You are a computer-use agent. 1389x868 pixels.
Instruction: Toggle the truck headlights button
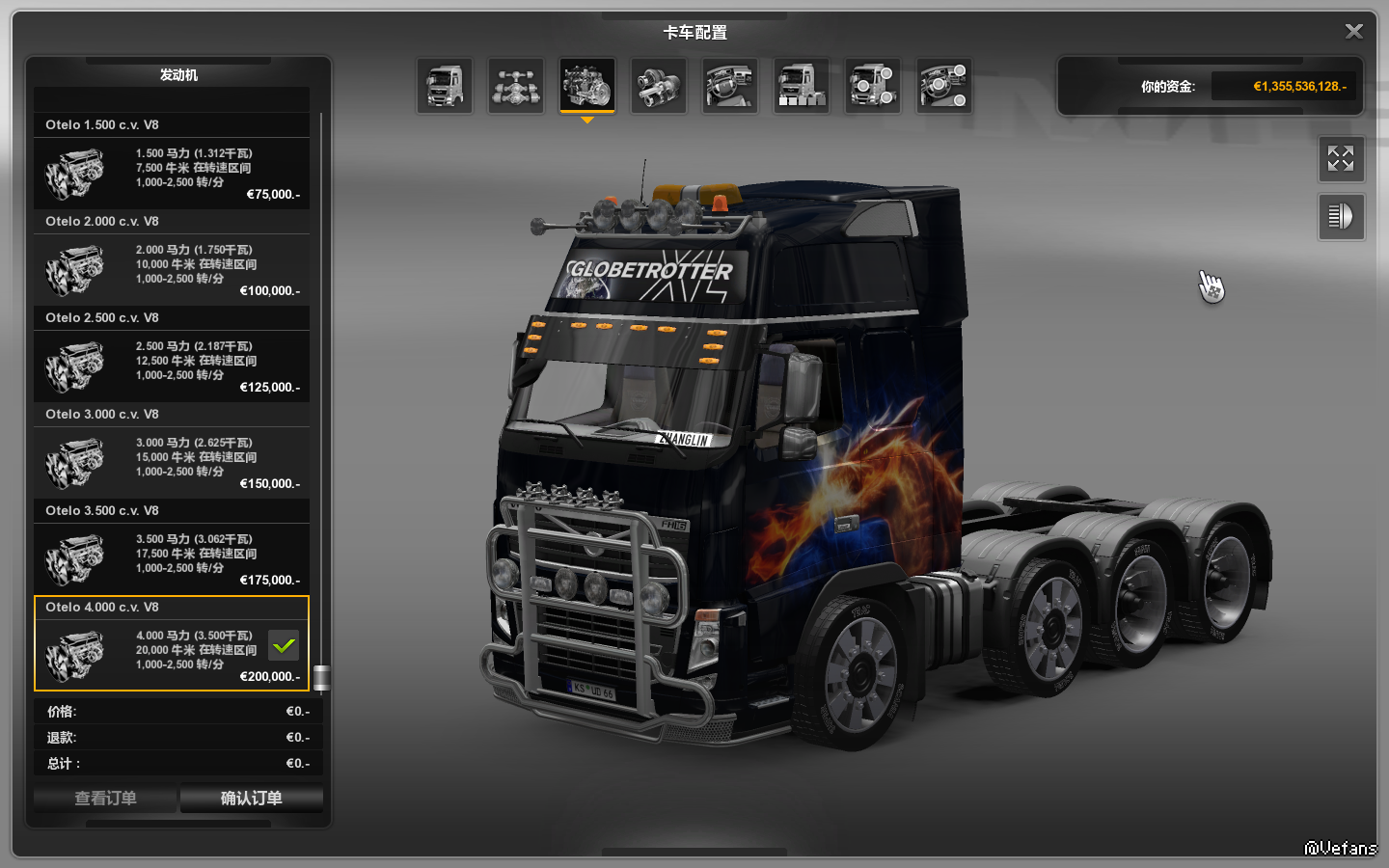[x=1341, y=217]
